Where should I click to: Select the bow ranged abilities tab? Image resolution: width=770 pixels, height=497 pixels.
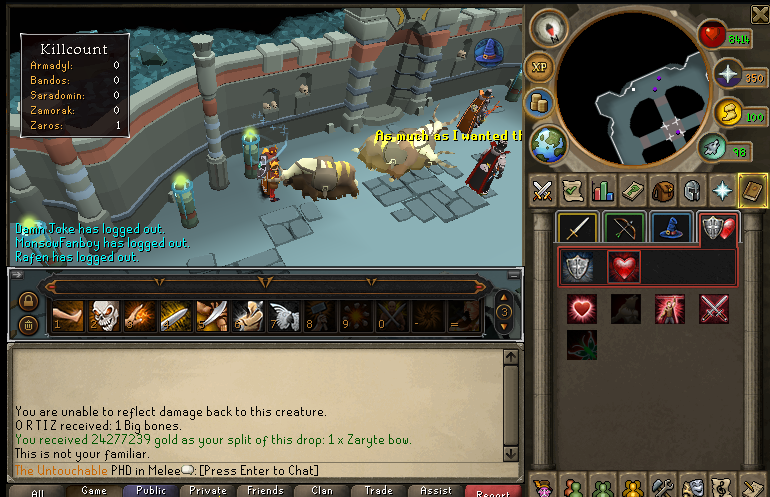[623, 229]
